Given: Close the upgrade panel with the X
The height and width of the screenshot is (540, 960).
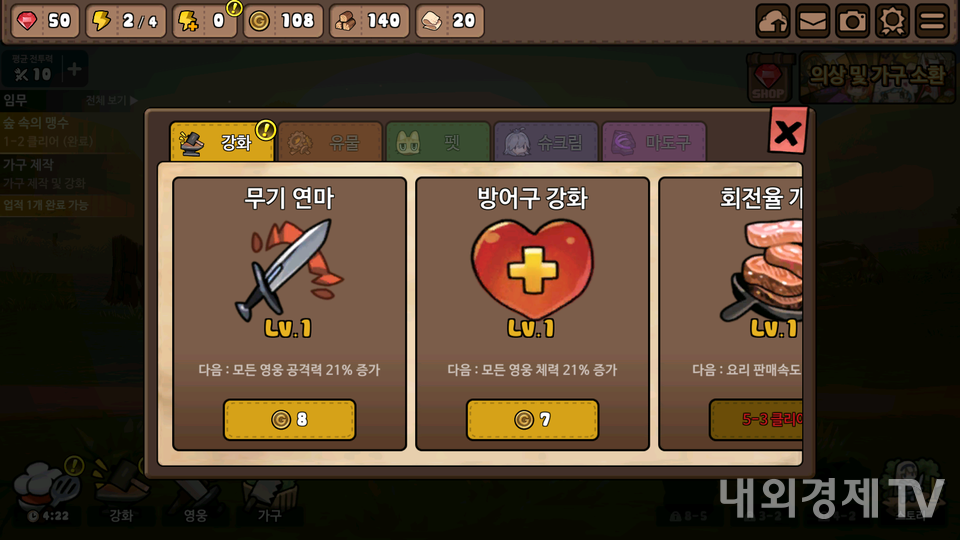Looking at the screenshot, I should pyautogui.click(x=788, y=131).
